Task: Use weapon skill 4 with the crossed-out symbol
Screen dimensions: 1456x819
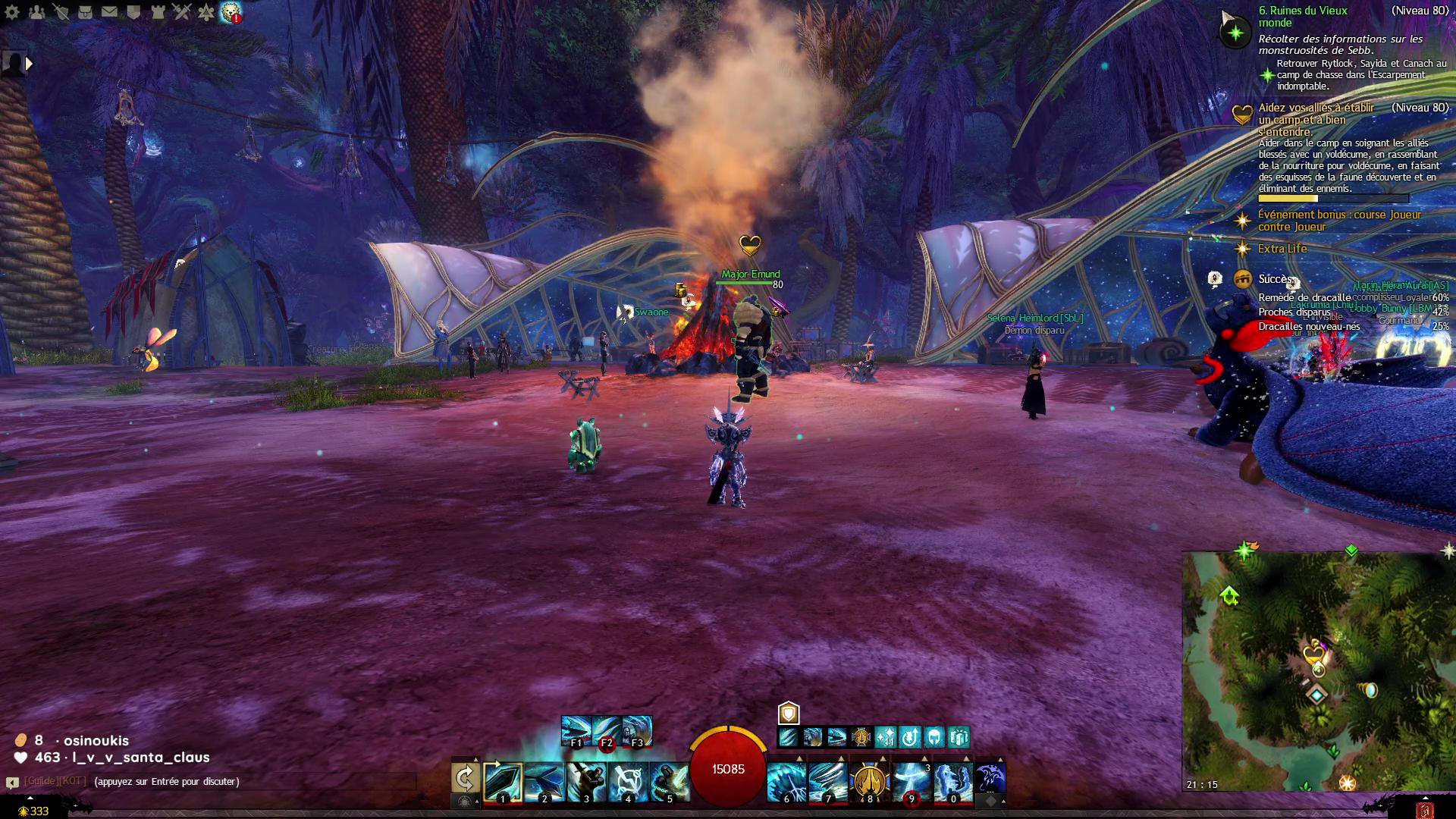Action: click(x=628, y=781)
